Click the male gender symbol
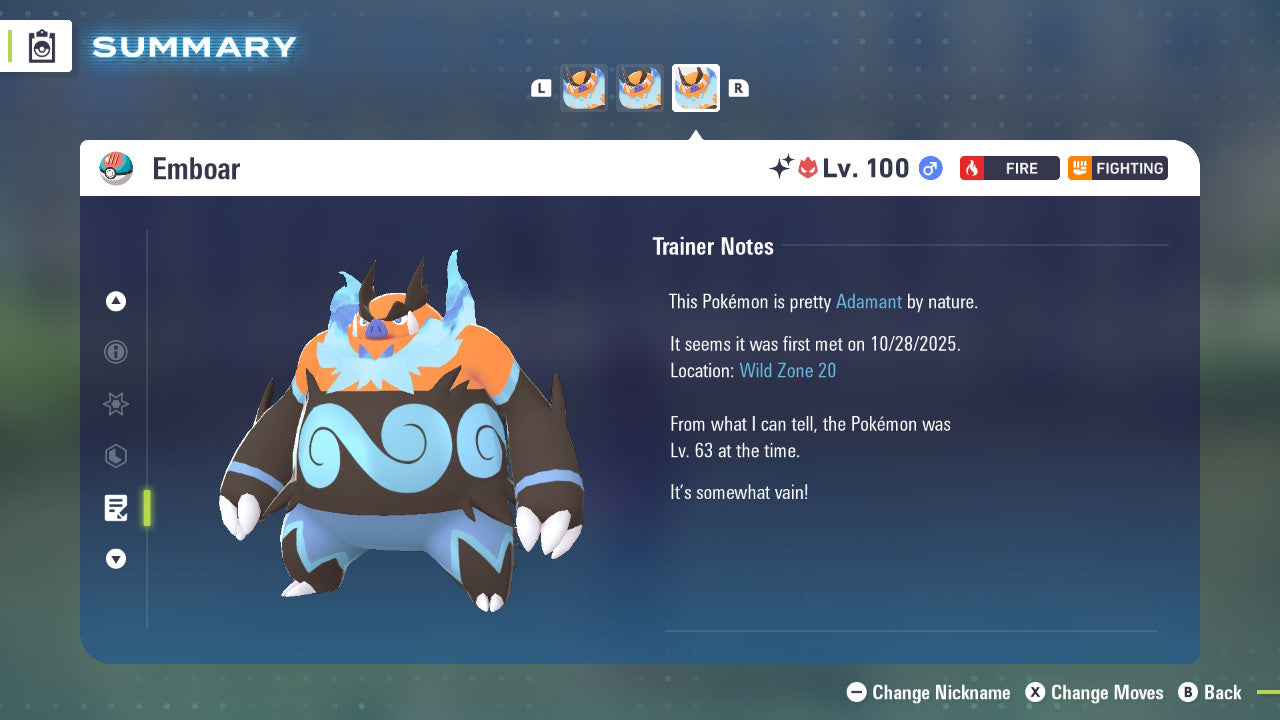 click(x=928, y=168)
